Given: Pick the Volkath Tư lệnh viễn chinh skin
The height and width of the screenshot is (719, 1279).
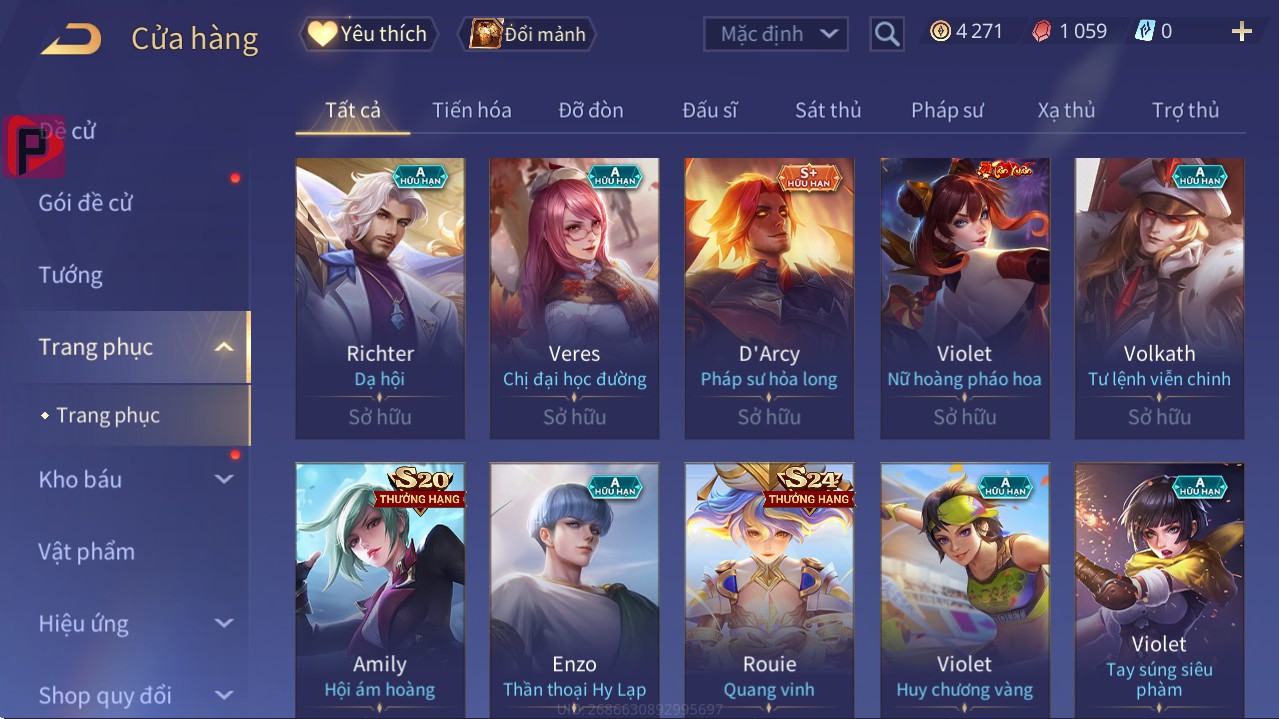Looking at the screenshot, I should pyautogui.click(x=1159, y=298).
